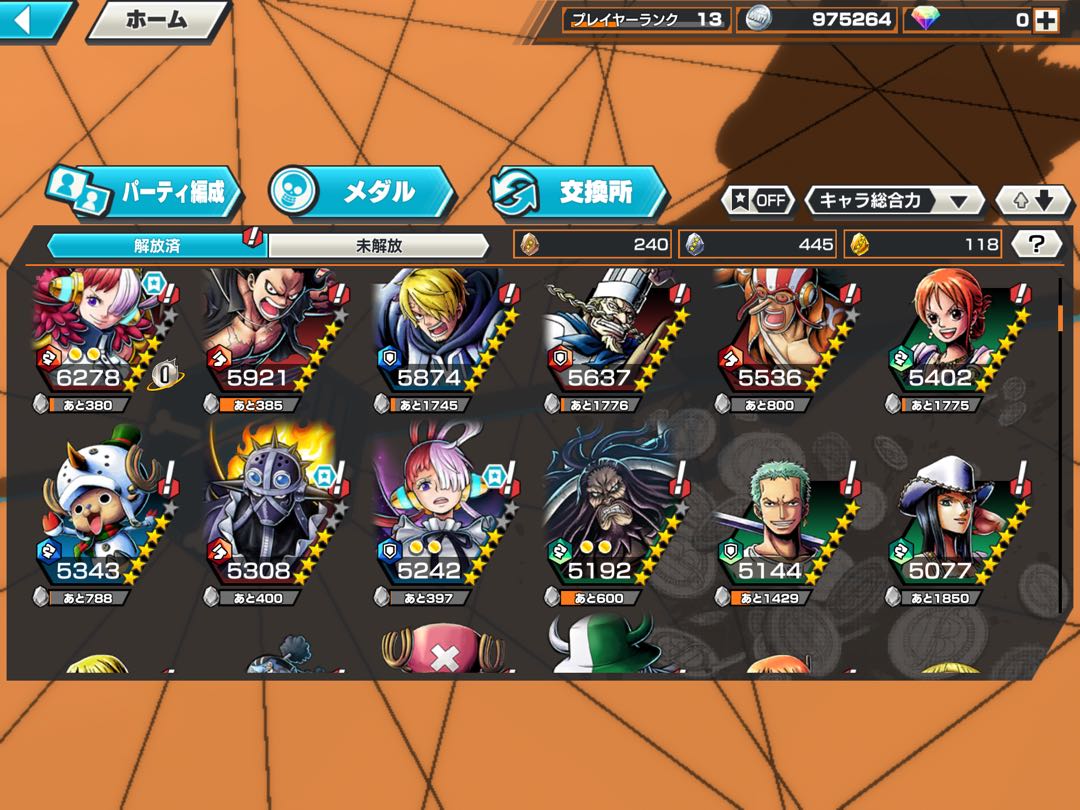Select the 解放済 tab
The image size is (1080, 810).
[157, 245]
